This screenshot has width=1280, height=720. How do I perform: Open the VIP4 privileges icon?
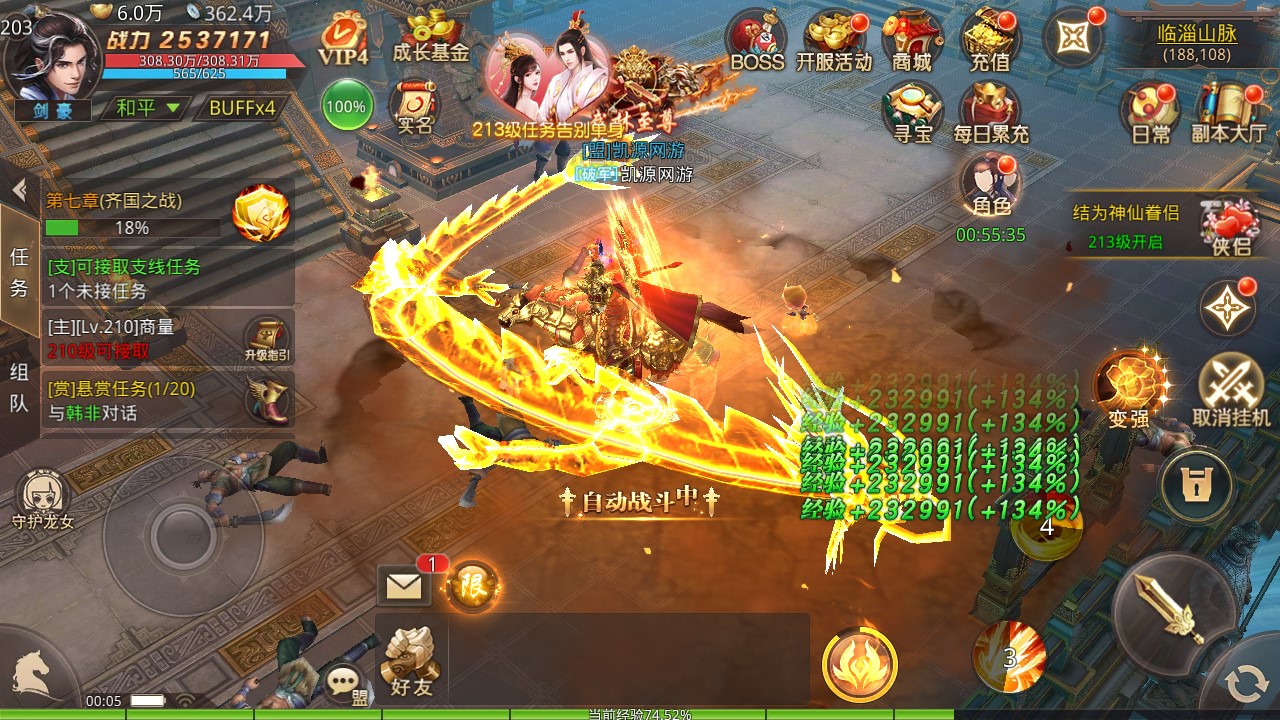pyautogui.click(x=343, y=40)
